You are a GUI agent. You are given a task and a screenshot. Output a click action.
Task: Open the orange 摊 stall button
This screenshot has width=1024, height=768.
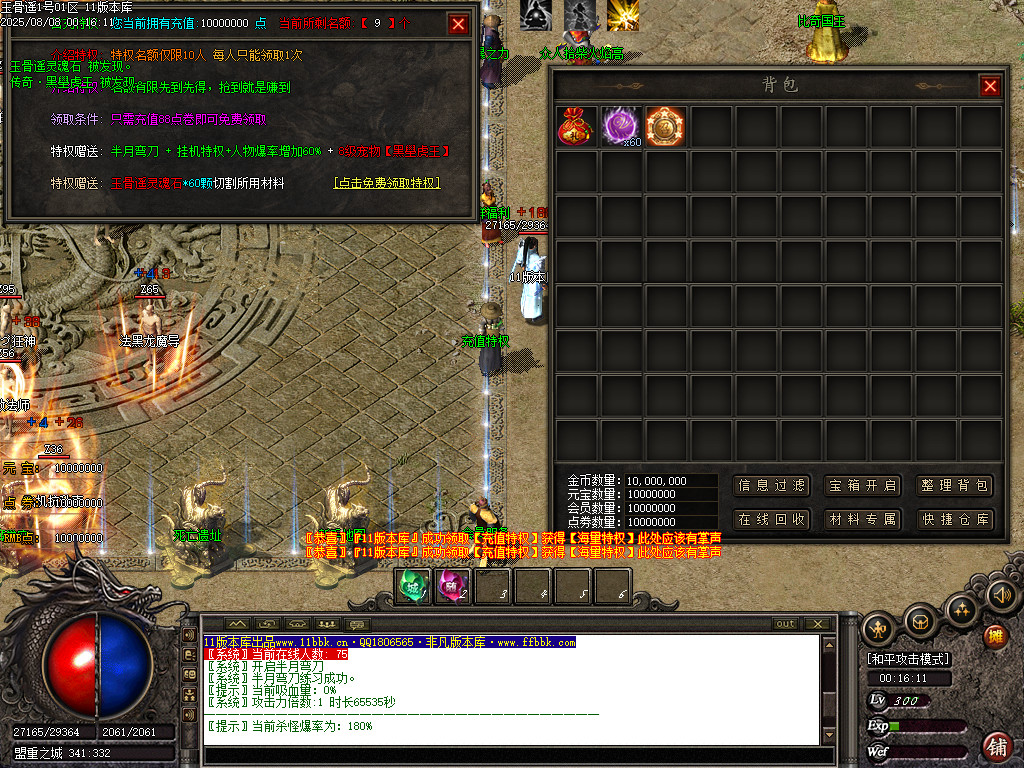995,635
